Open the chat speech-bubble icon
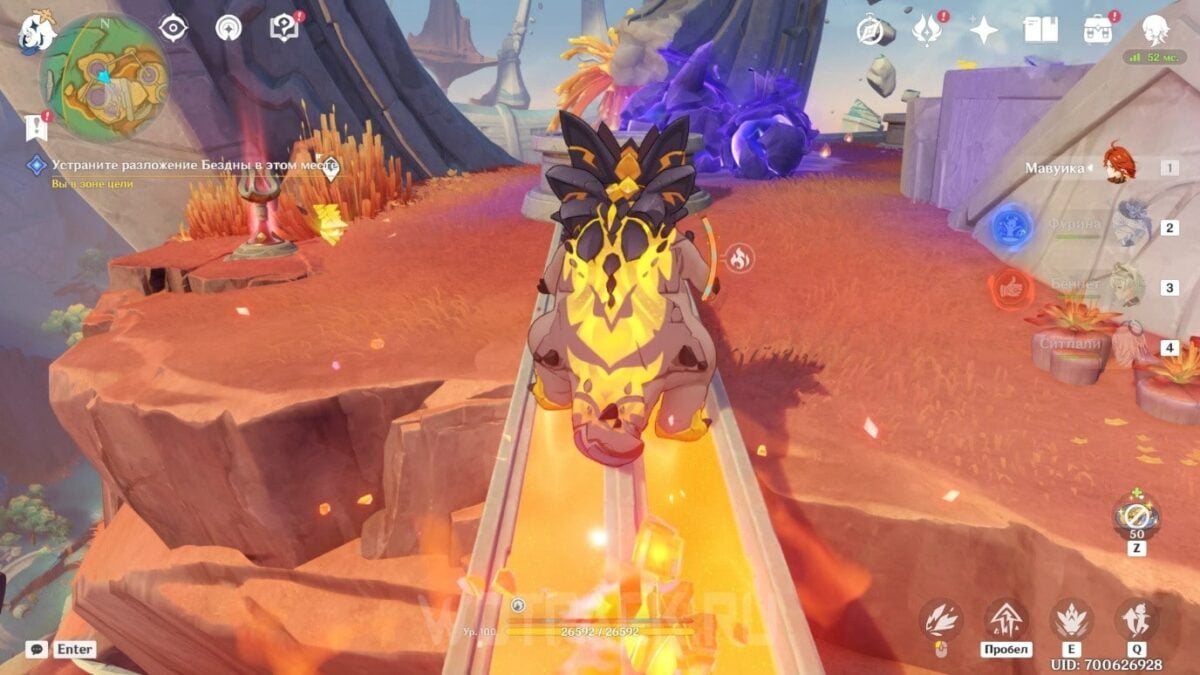This screenshot has width=1200, height=675. [36, 649]
